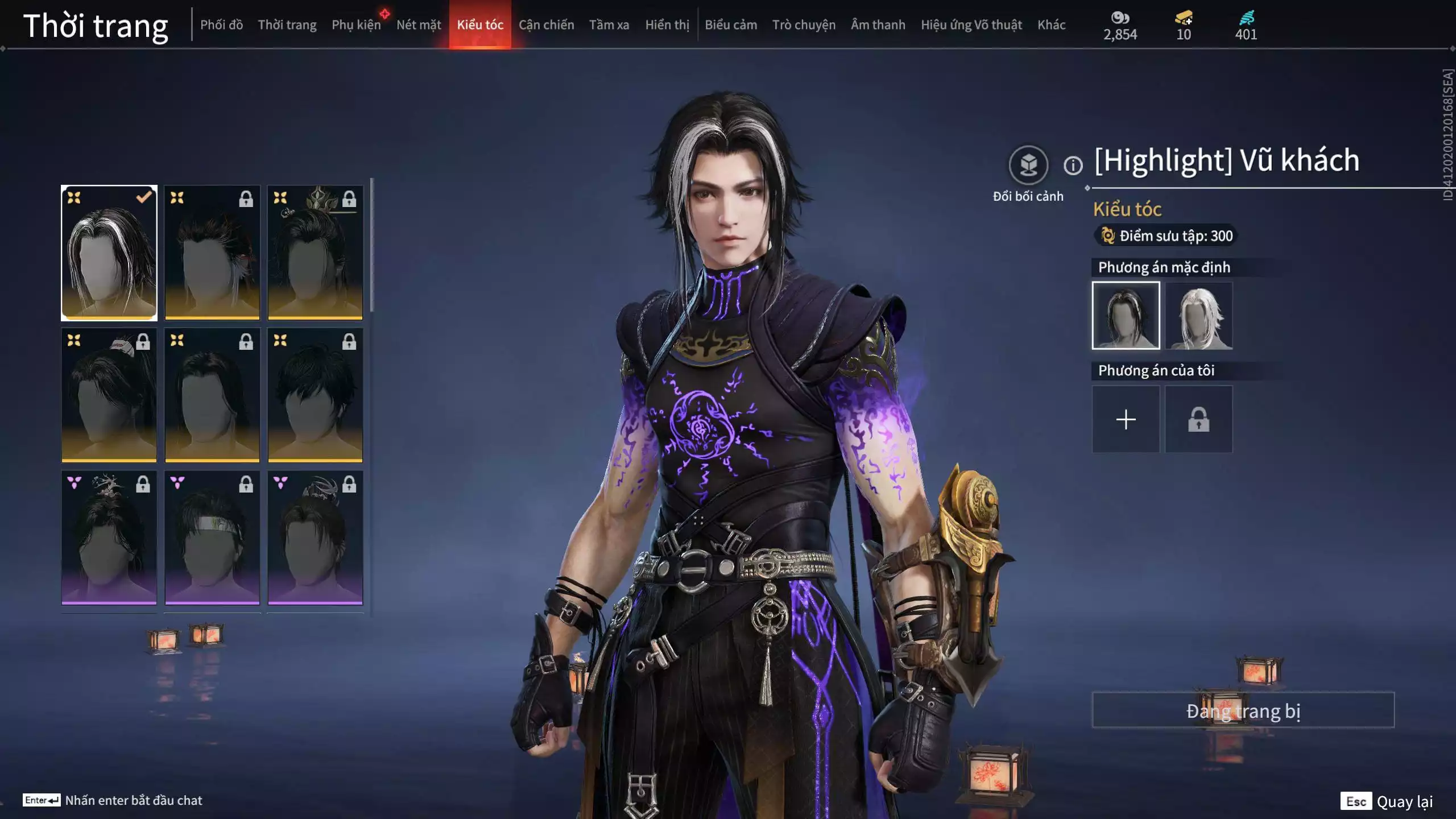Go to the Cận chiến tab

click(546, 25)
